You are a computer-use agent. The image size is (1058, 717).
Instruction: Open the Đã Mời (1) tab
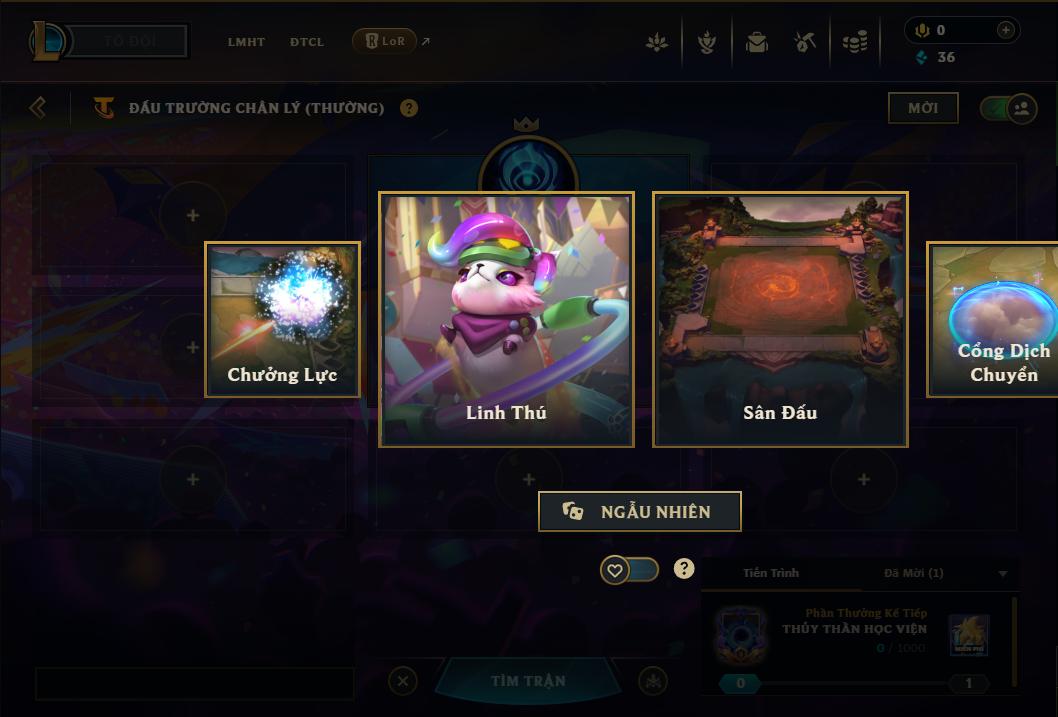(913, 573)
